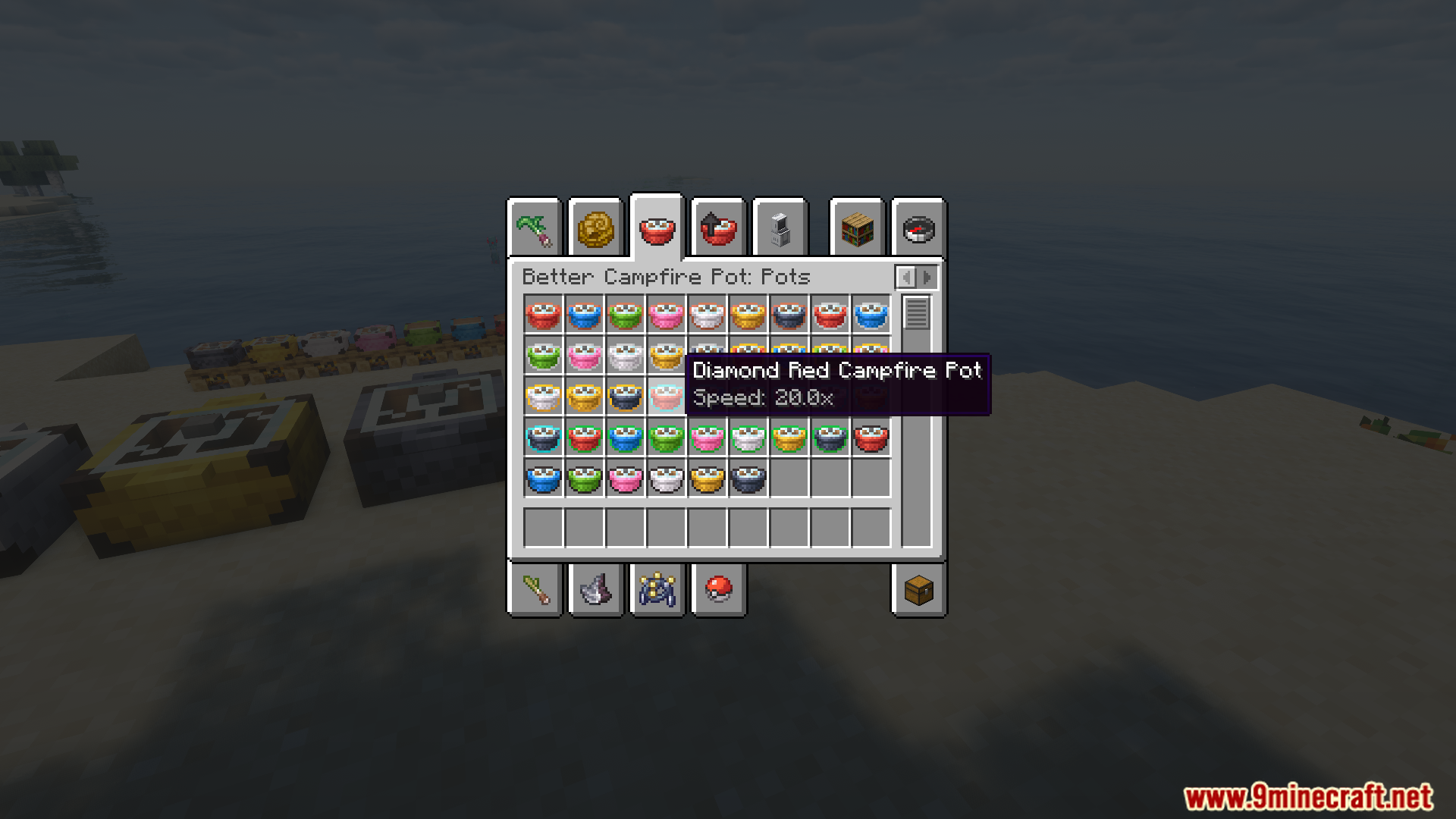This screenshot has width=1456, height=819.
Task: Open the golden wool ball creative tab
Action: tap(596, 227)
